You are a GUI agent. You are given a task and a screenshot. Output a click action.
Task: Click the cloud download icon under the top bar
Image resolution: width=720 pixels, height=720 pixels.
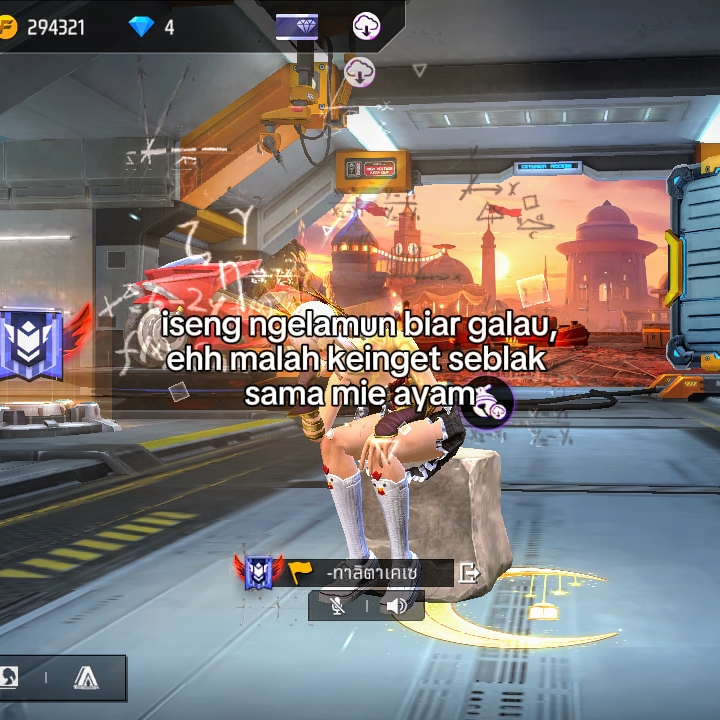coord(360,72)
